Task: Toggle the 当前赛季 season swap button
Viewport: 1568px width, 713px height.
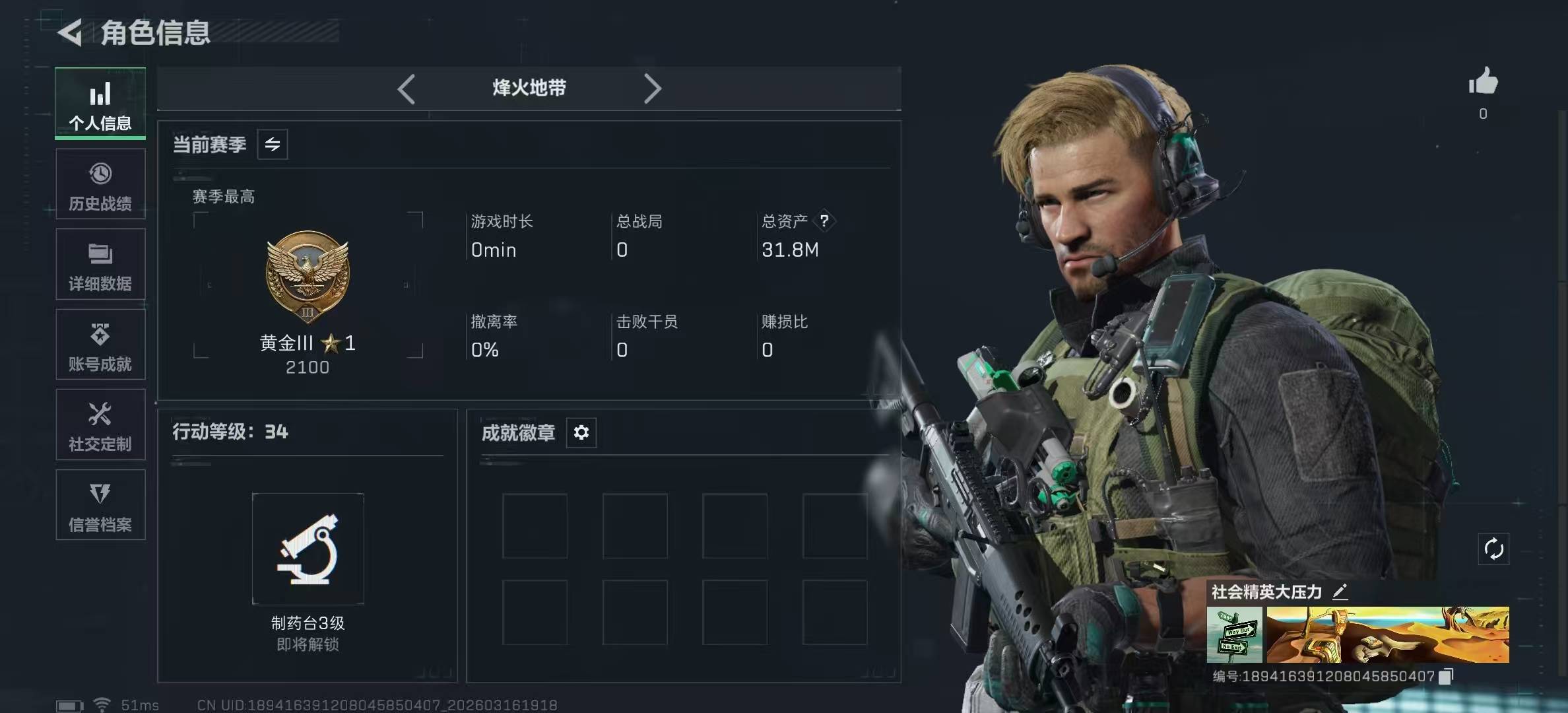Action: (273, 145)
